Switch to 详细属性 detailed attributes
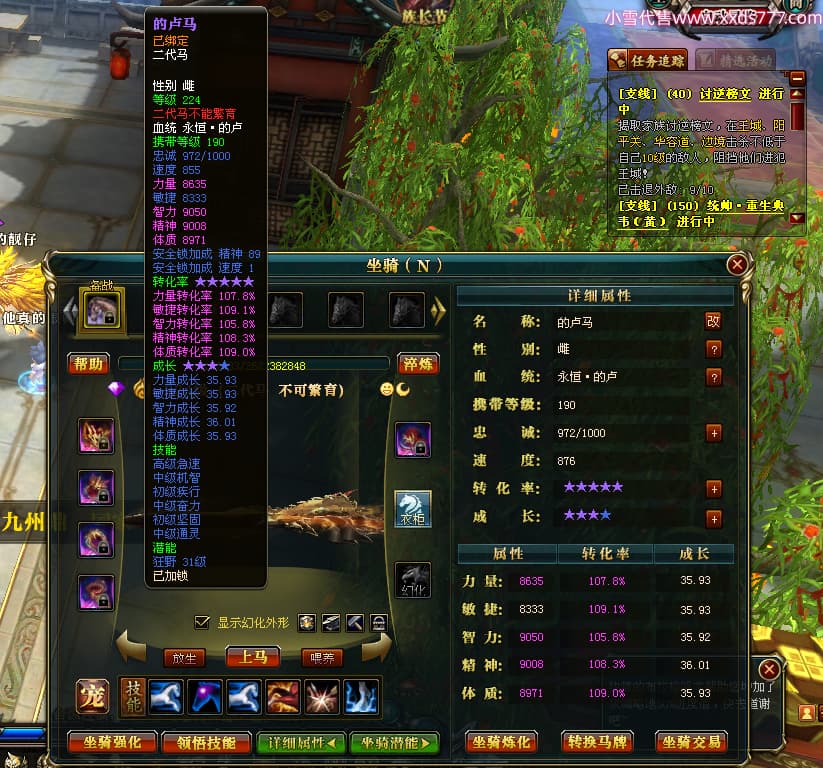 pyautogui.click(x=302, y=742)
